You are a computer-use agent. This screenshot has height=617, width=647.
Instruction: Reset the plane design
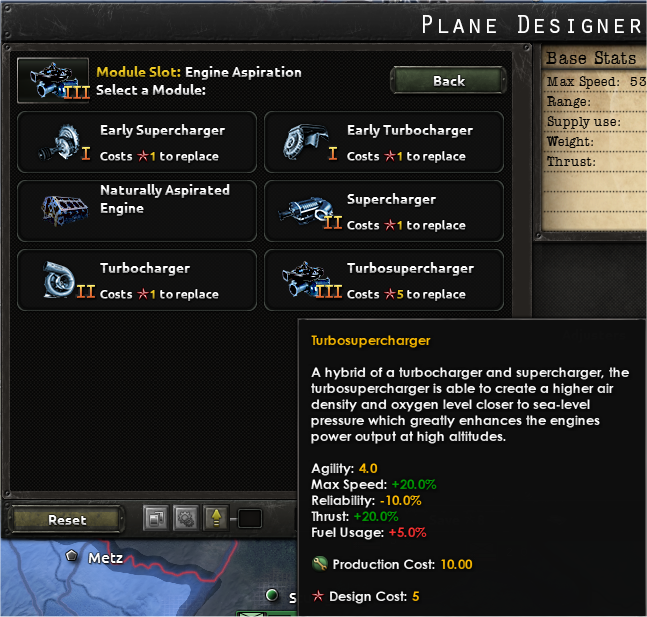point(67,520)
